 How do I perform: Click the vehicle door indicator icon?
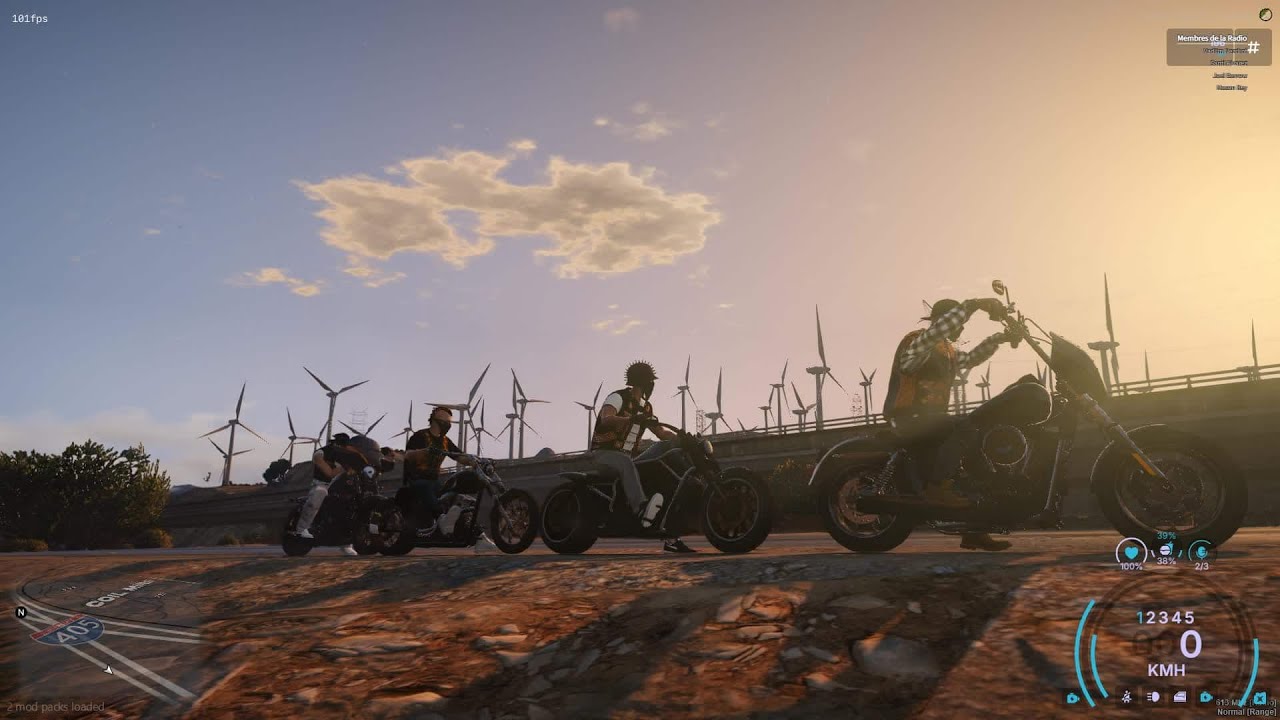click(x=1180, y=697)
